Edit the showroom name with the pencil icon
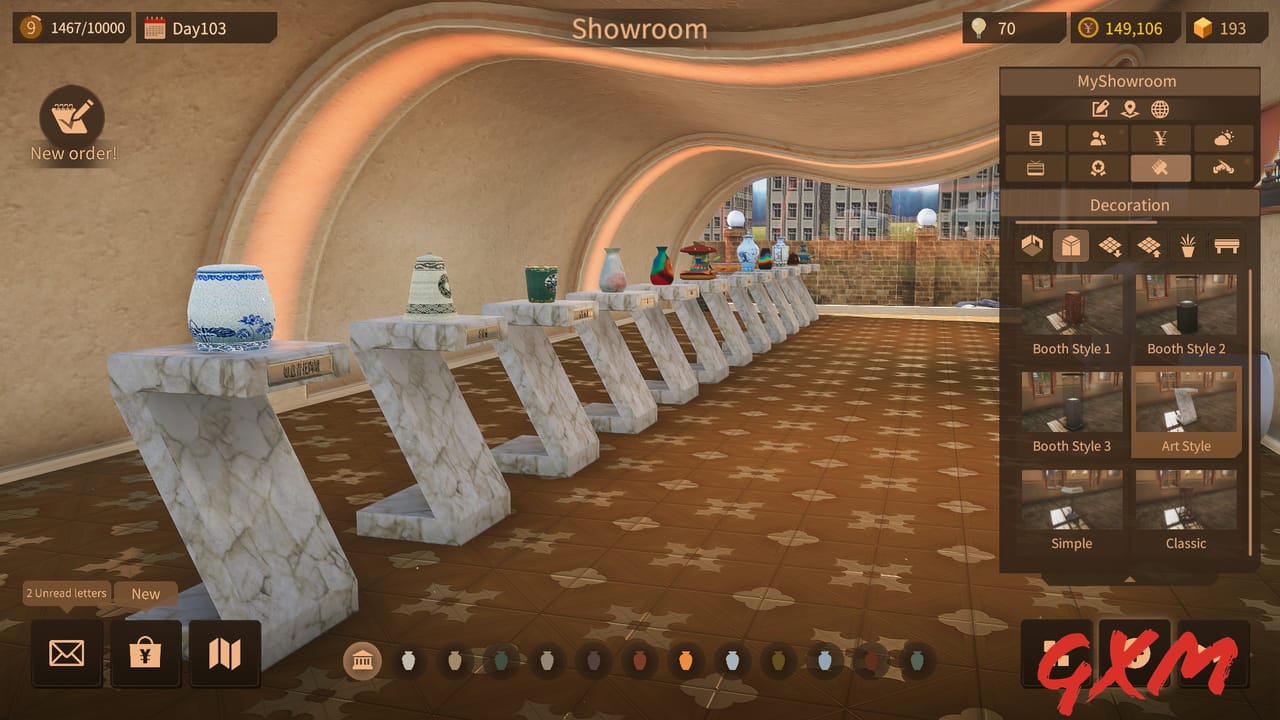 point(1101,109)
